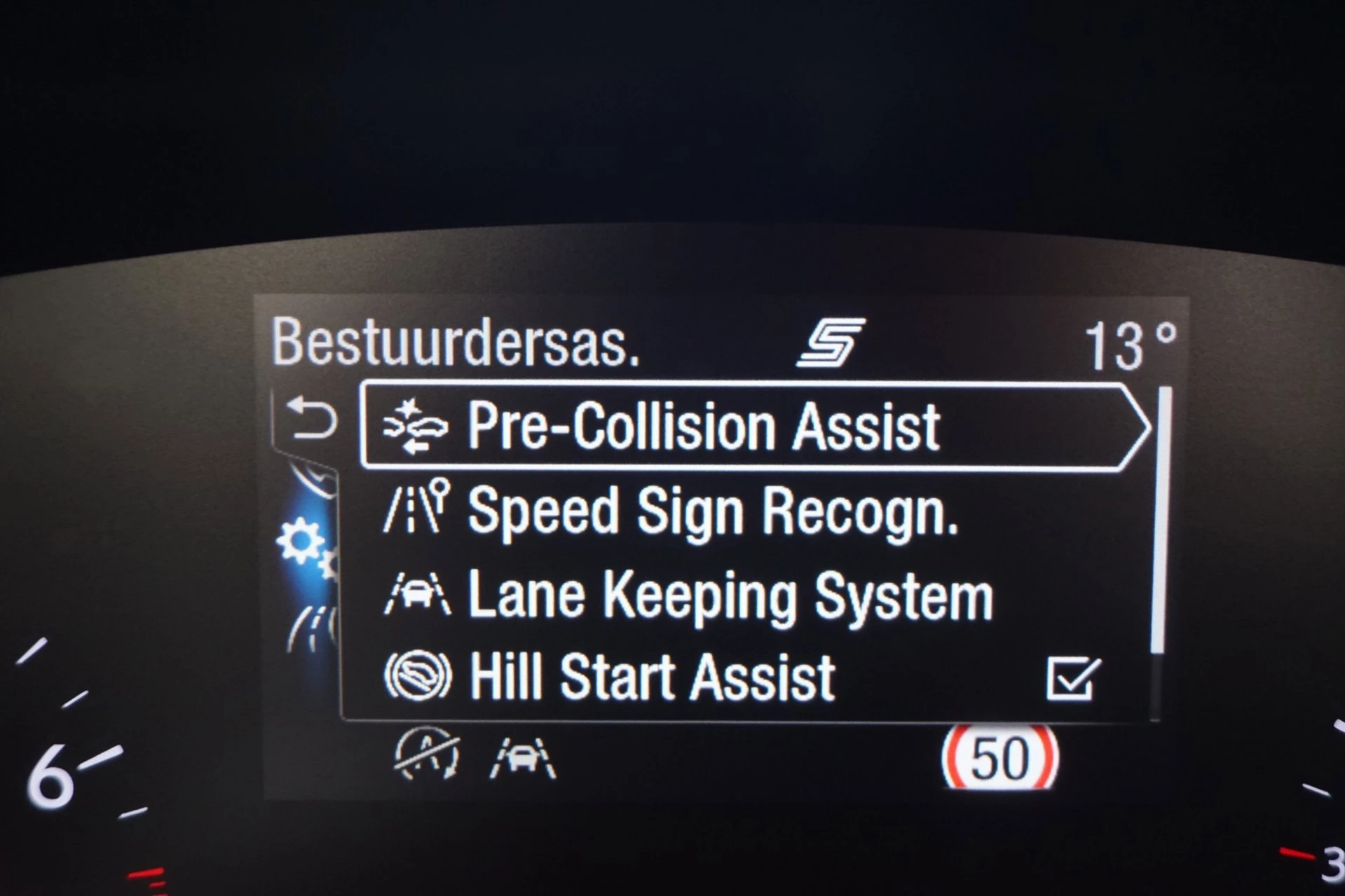Select the Hill Start Assist row
This screenshot has height=896, width=1345.
point(652,677)
